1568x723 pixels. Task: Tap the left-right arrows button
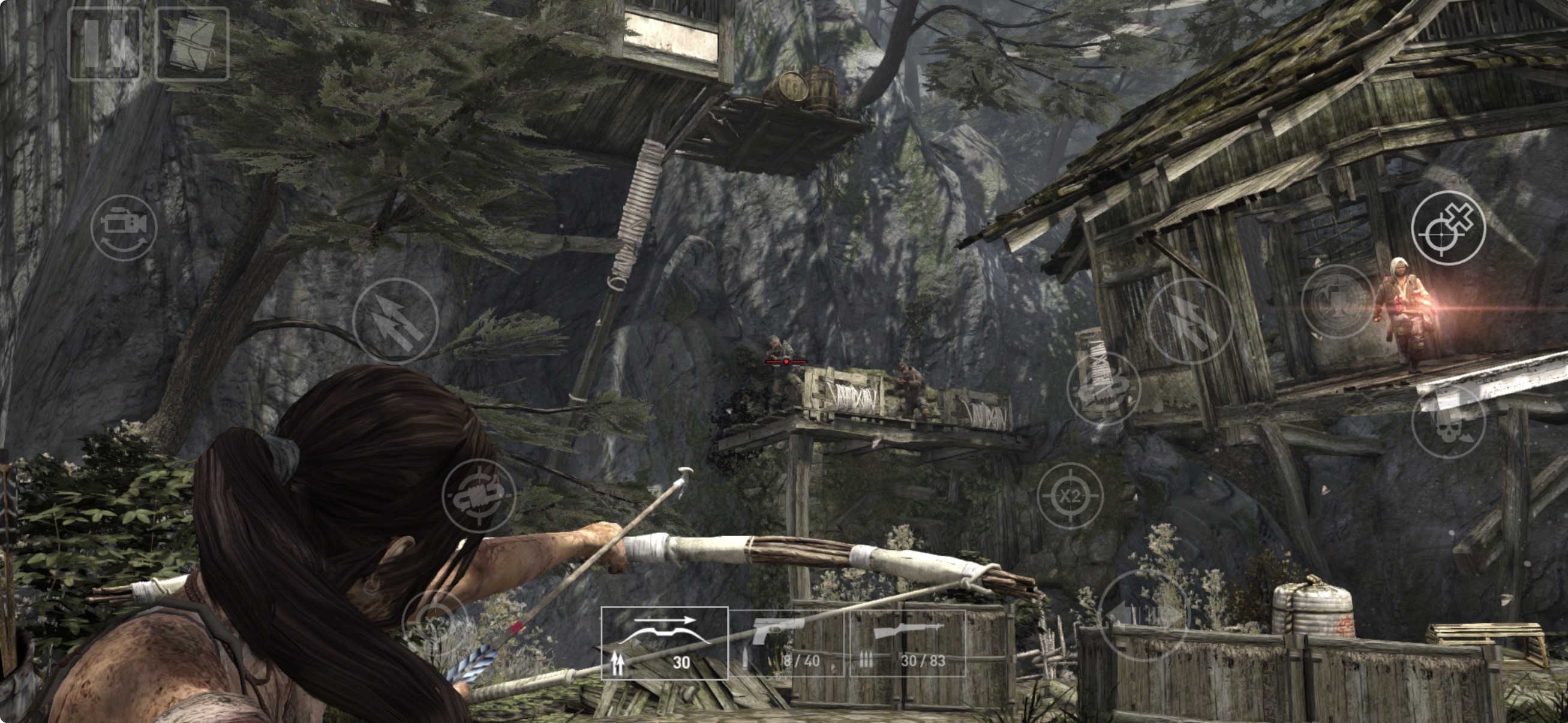click(1143, 616)
